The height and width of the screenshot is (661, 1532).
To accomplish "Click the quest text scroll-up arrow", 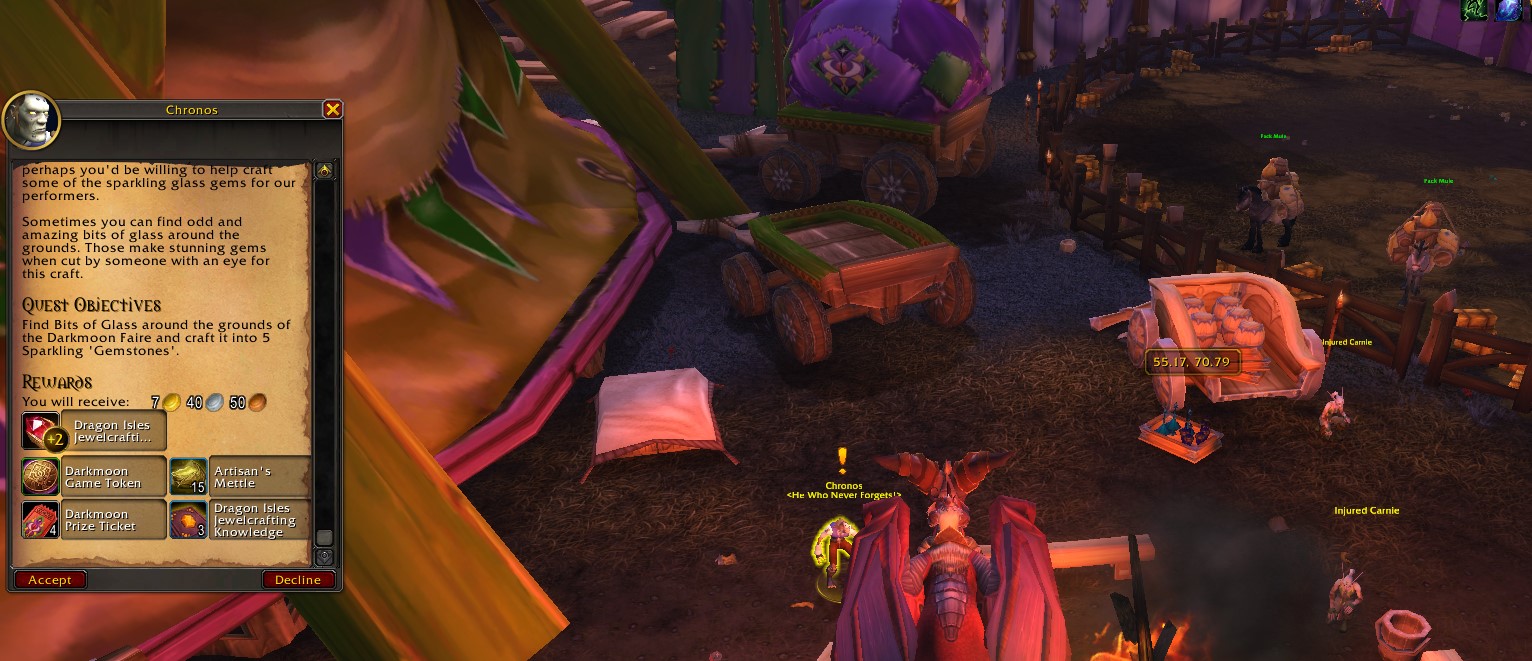I will click(x=324, y=171).
